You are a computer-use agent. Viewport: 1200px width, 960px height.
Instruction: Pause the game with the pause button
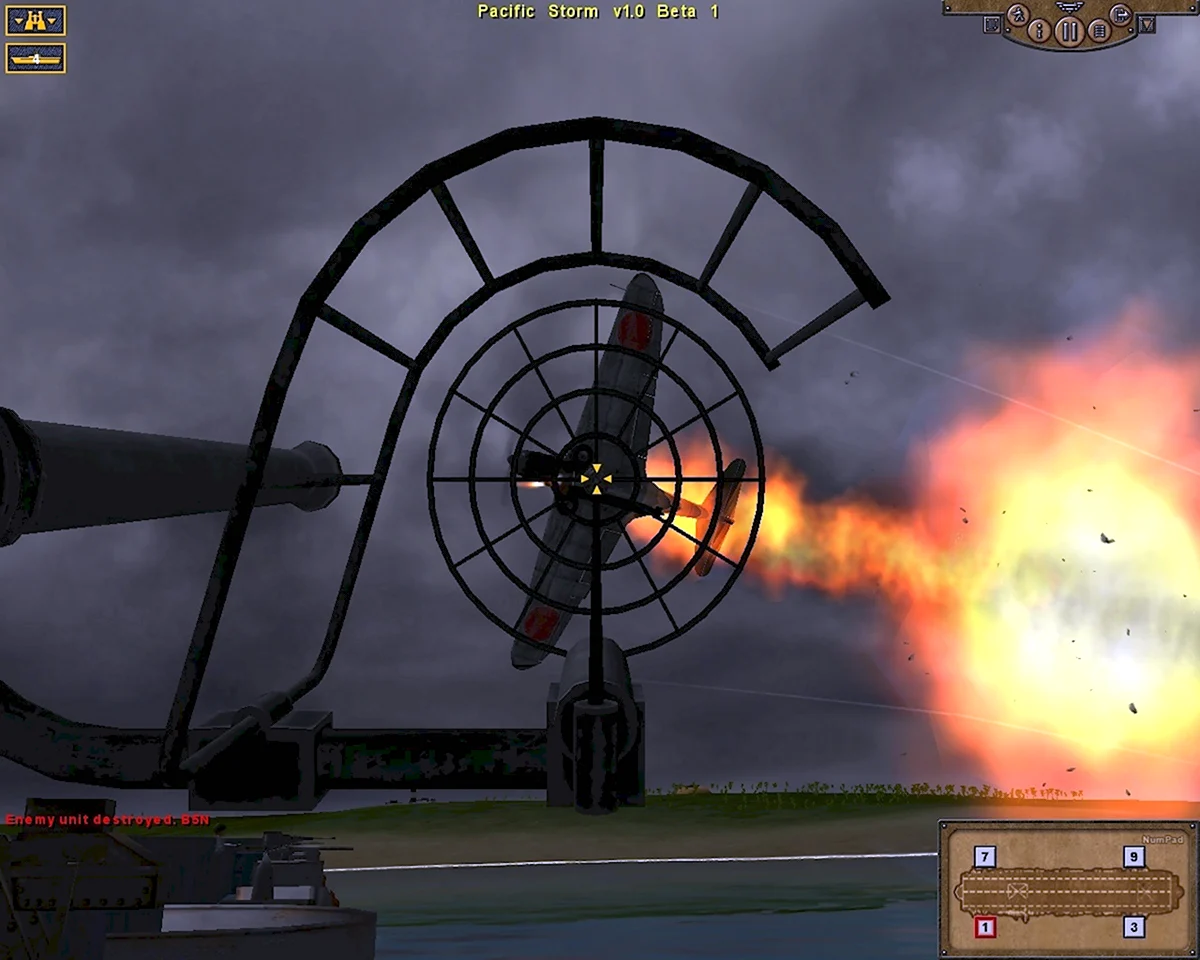point(1070,31)
